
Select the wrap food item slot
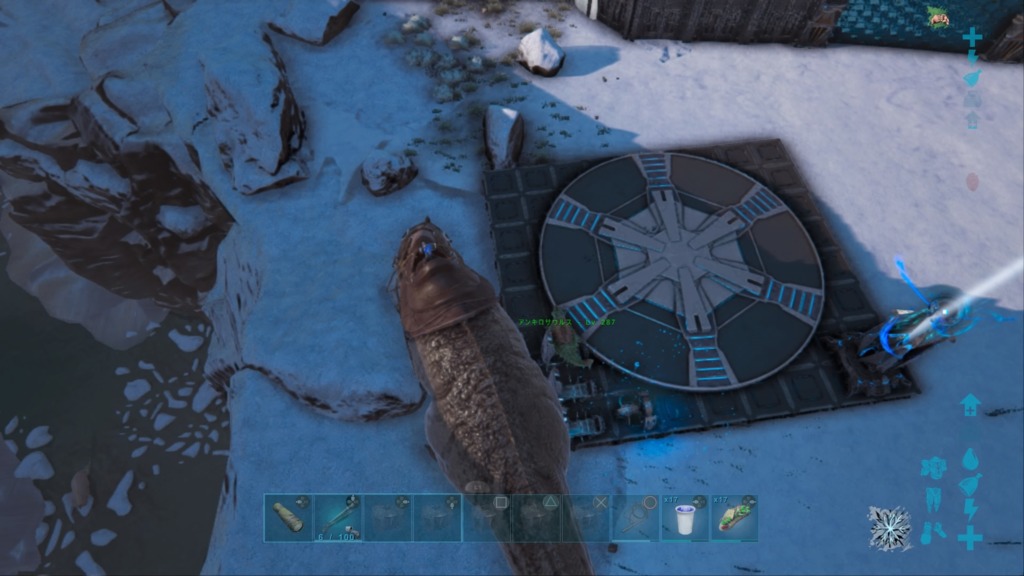tap(735, 518)
